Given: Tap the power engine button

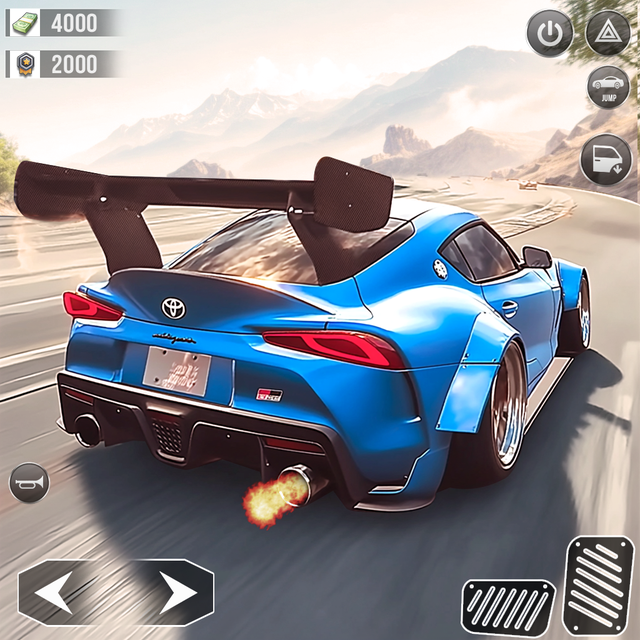Looking at the screenshot, I should [549, 34].
